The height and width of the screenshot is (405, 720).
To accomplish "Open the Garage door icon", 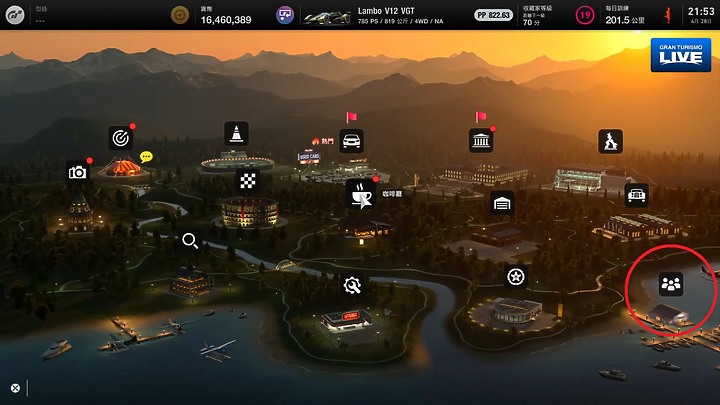I will pyautogui.click(x=503, y=203).
